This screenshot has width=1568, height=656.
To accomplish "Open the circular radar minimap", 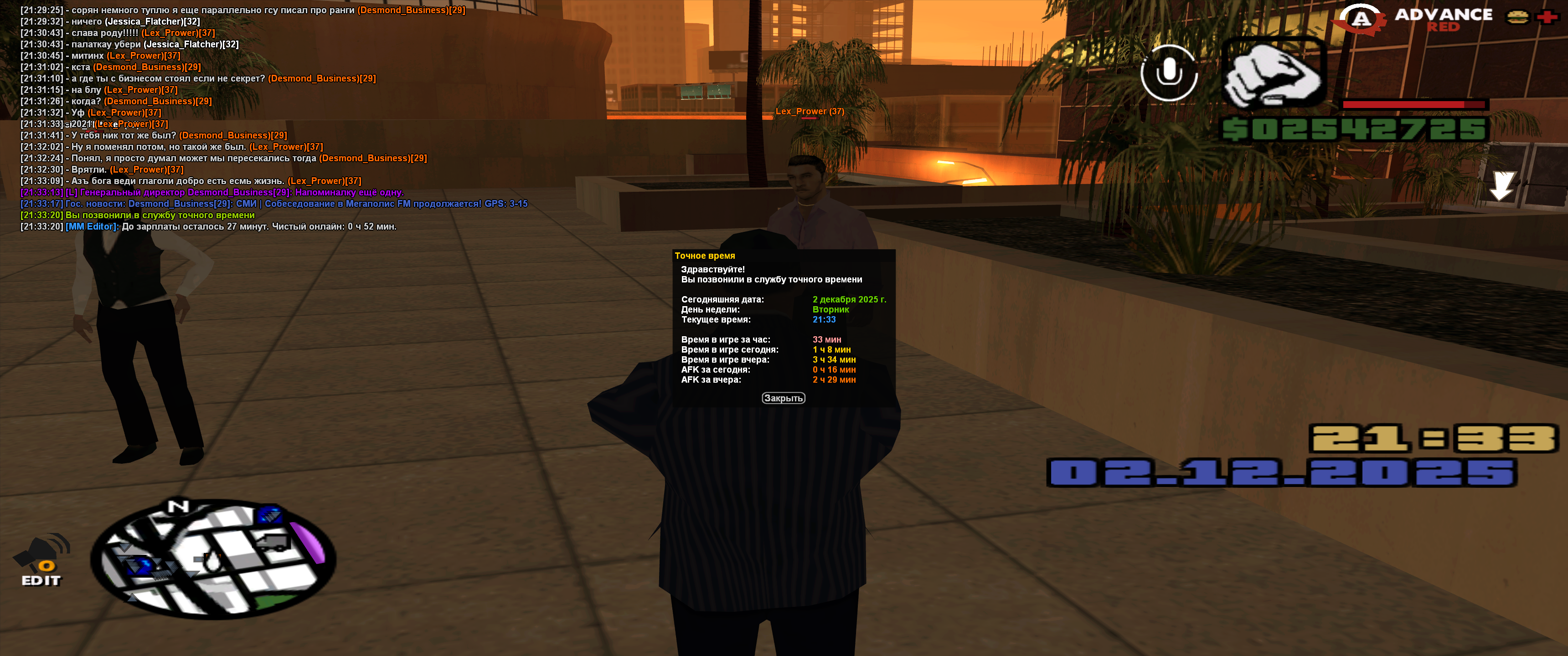I will pos(212,559).
